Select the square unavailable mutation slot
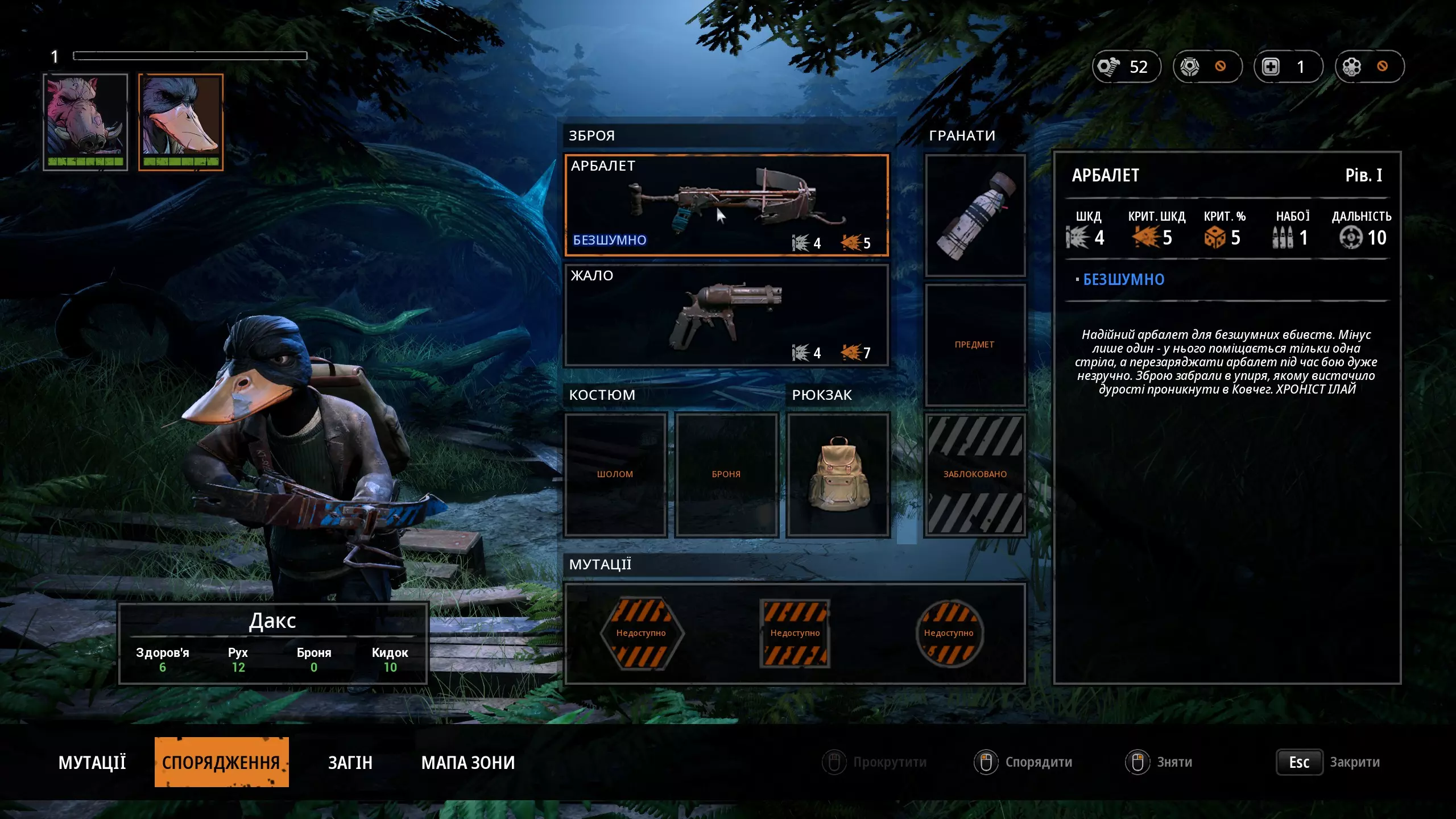Image resolution: width=1456 pixels, height=819 pixels. coord(795,633)
